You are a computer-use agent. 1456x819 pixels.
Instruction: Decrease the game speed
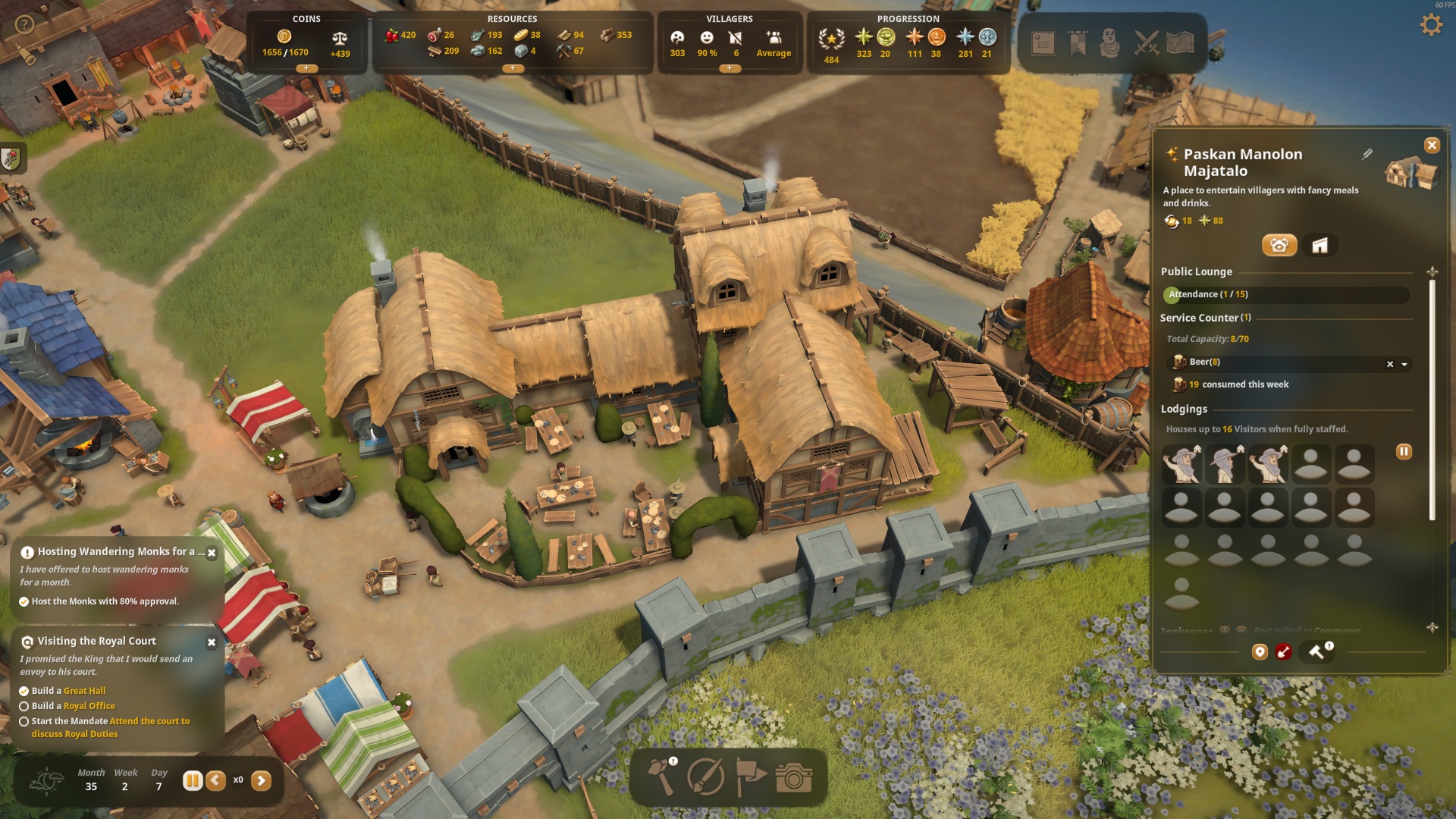[216, 780]
